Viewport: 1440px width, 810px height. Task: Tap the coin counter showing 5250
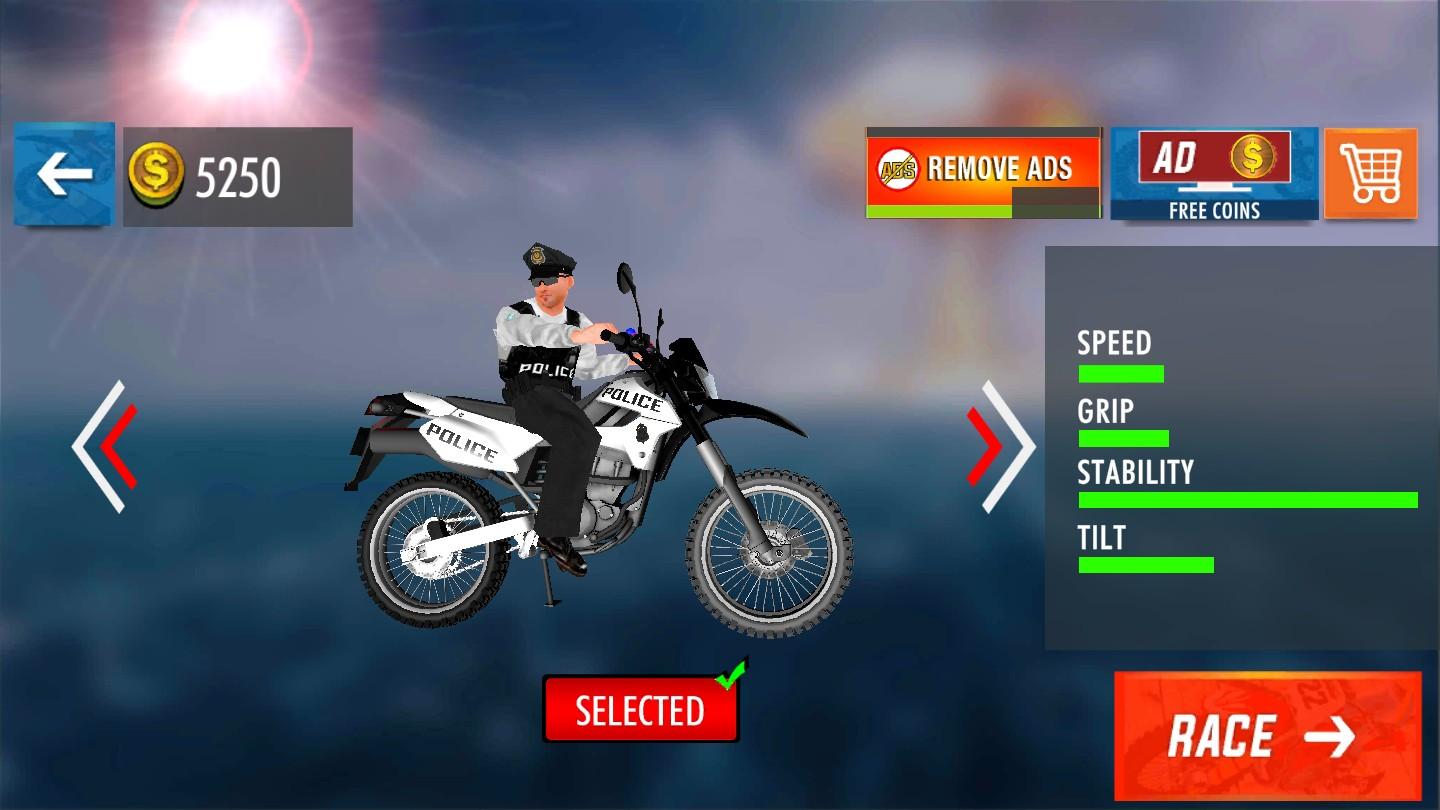click(x=237, y=174)
